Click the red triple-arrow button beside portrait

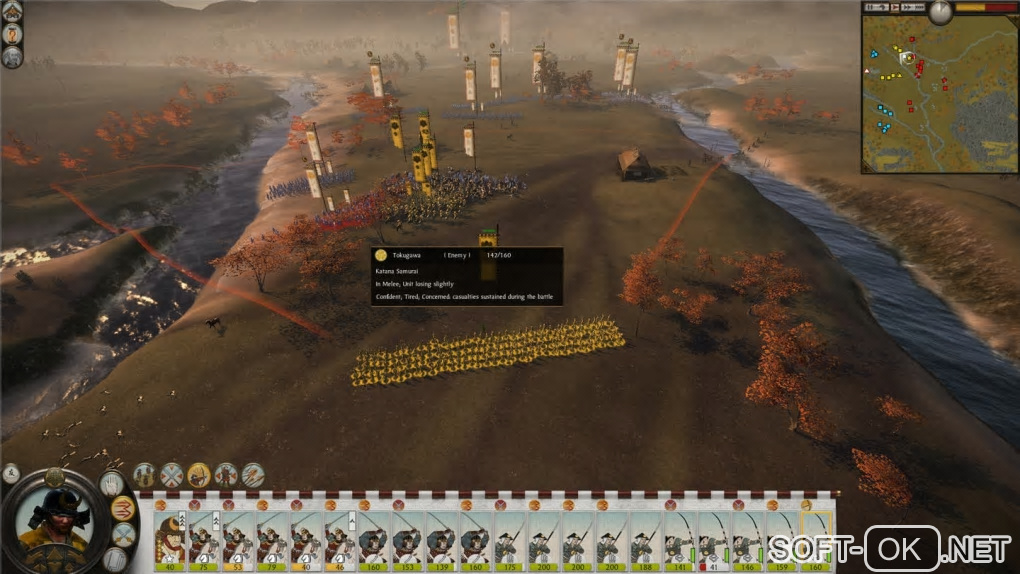[122, 507]
